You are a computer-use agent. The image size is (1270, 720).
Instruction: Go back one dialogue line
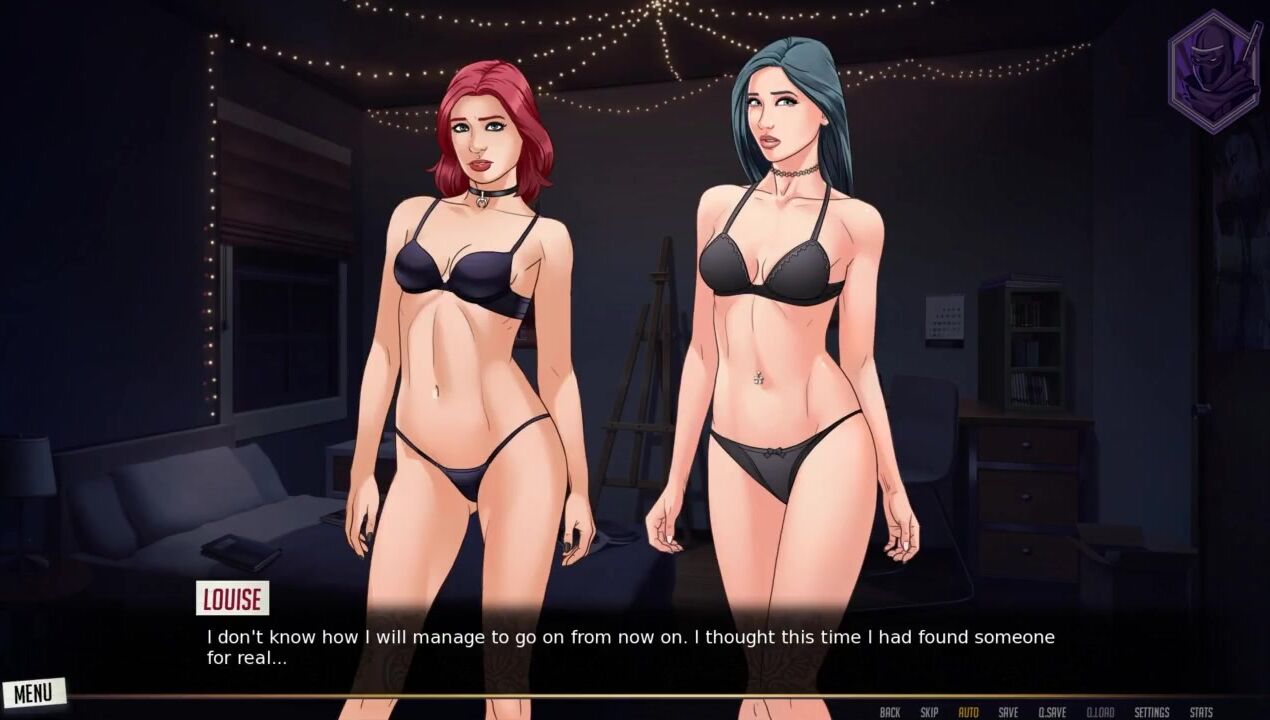pos(889,712)
